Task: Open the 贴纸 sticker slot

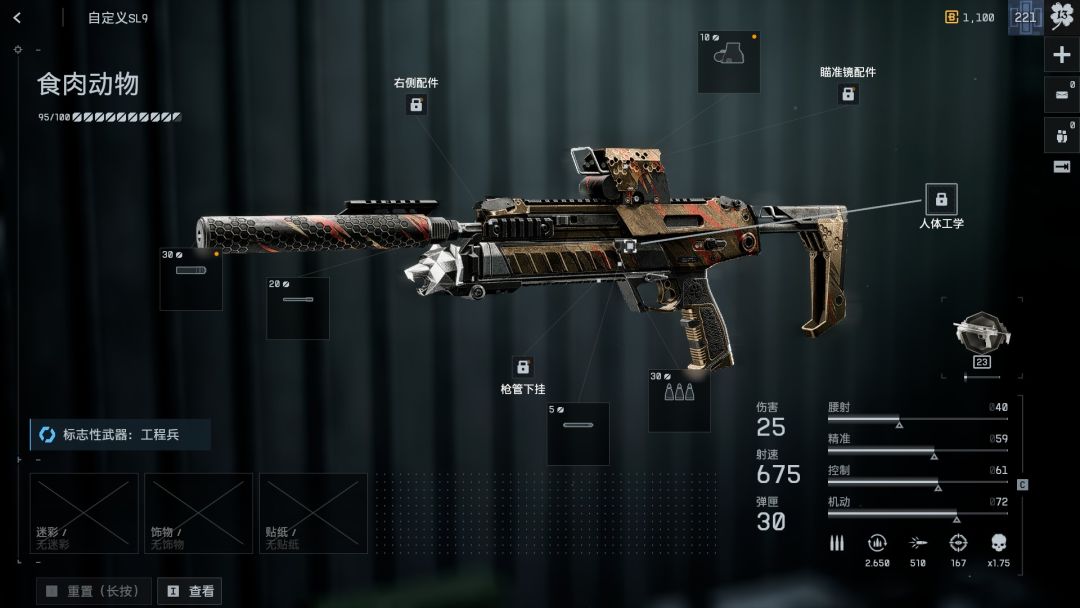Action: coord(313,513)
